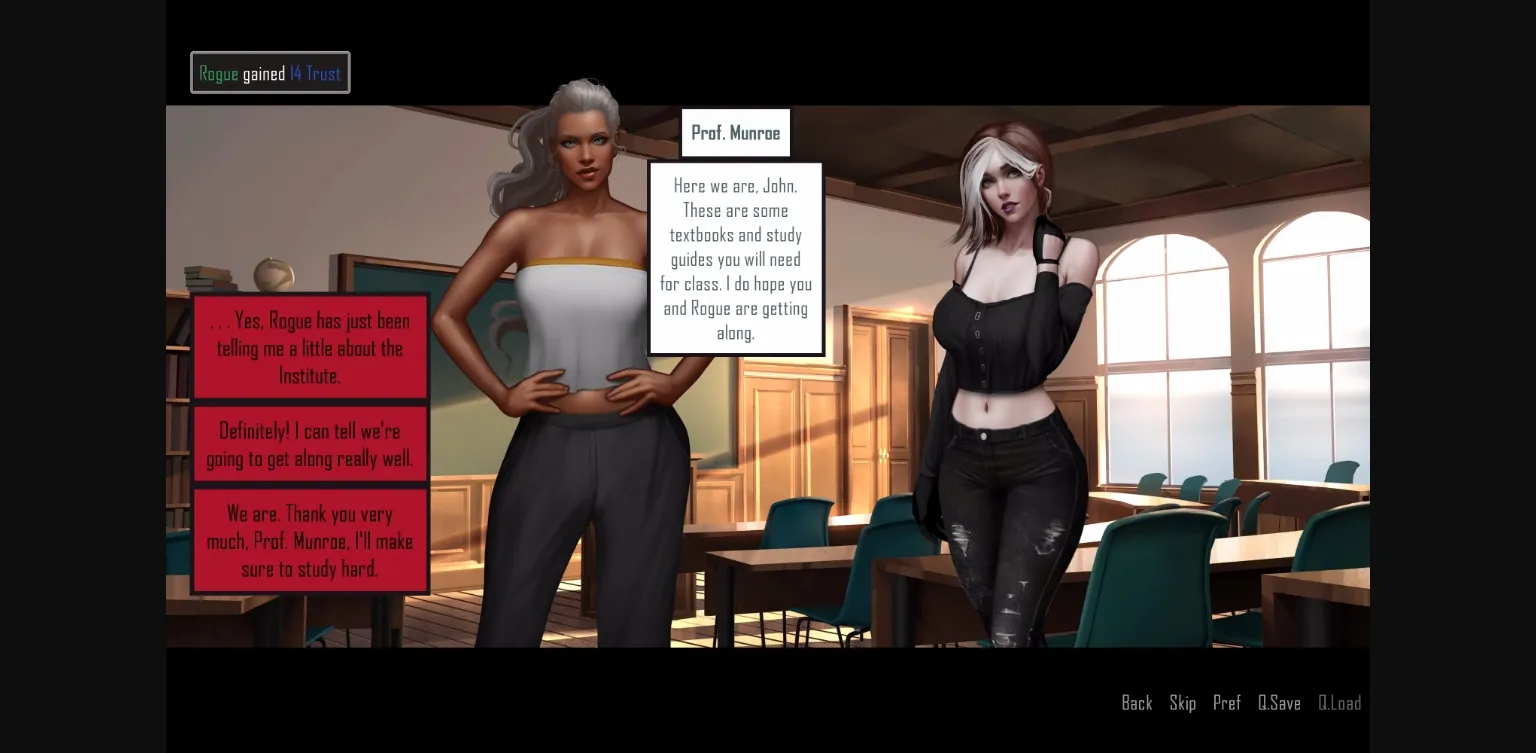Click the dialogue textbox to advance
The width and height of the screenshot is (1536, 753).
pos(736,259)
